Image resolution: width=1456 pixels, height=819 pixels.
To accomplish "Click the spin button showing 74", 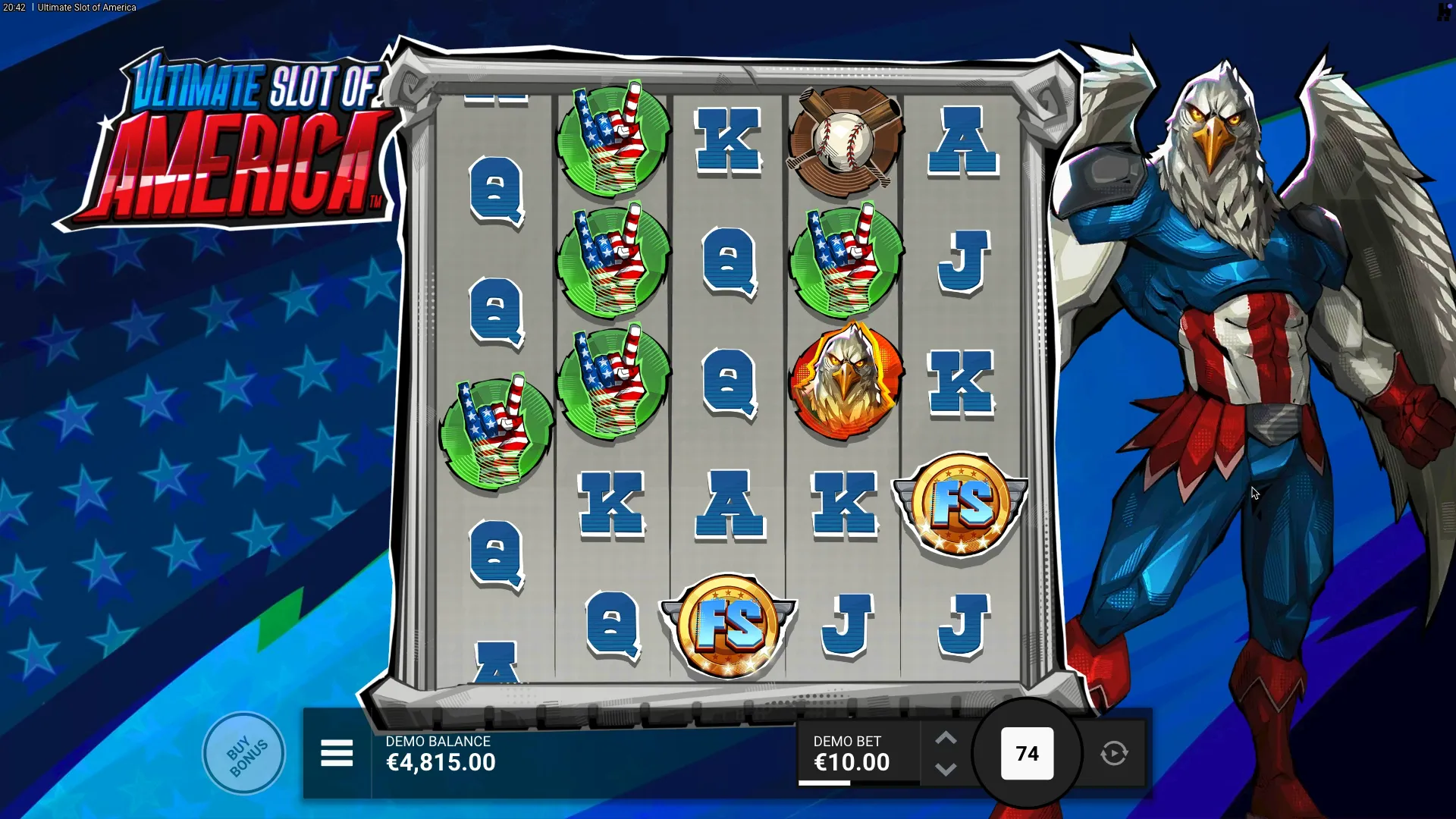I will click(1027, 753).
